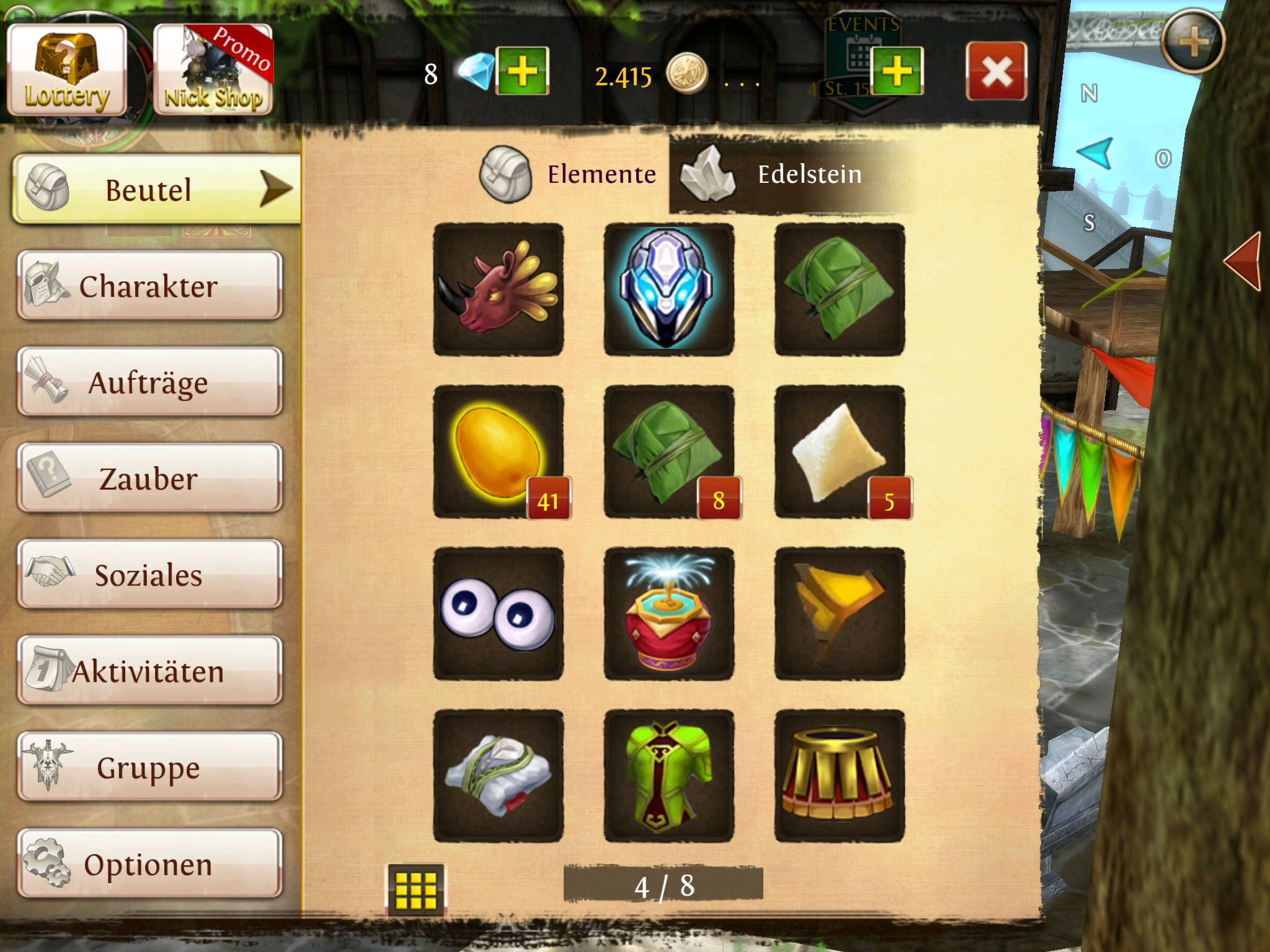Viewport: 1270px width, 952px height.
Task: Open the Nick Shop promo
Action: tap(213, 71)
